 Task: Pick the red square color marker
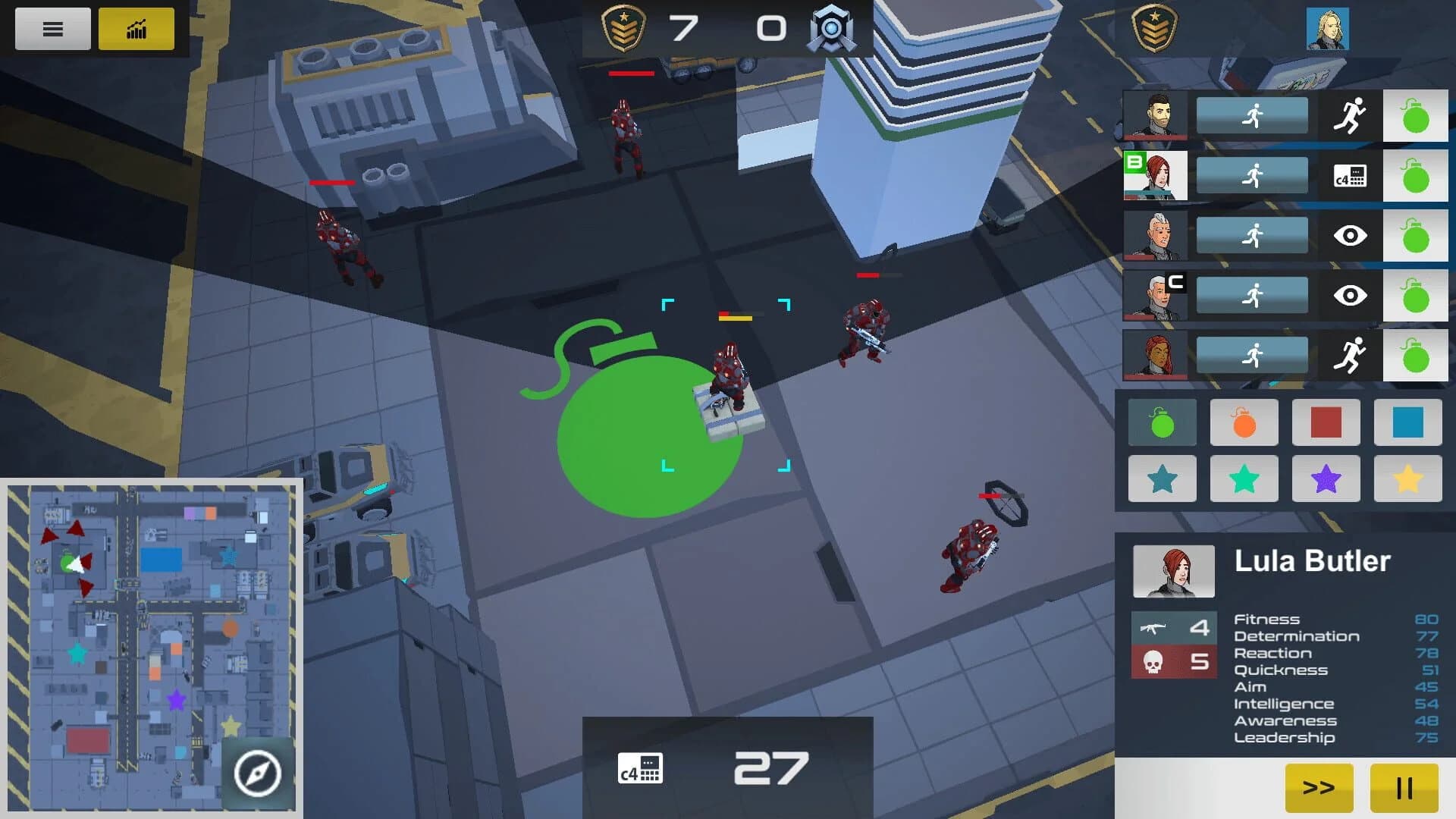click(1326, 421)
